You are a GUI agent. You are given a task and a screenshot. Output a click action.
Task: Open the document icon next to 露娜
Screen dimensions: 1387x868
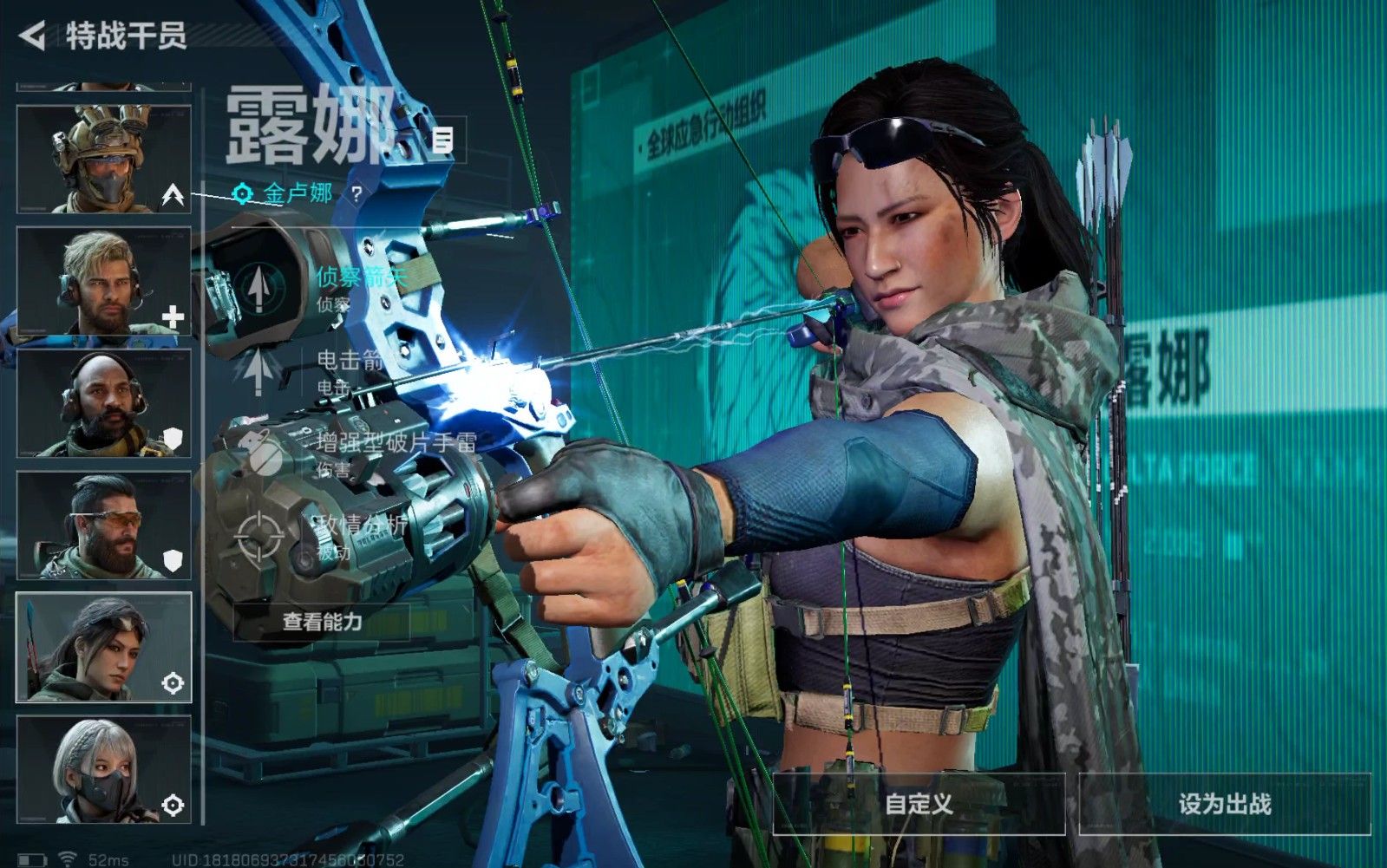(x=443, y=140)
